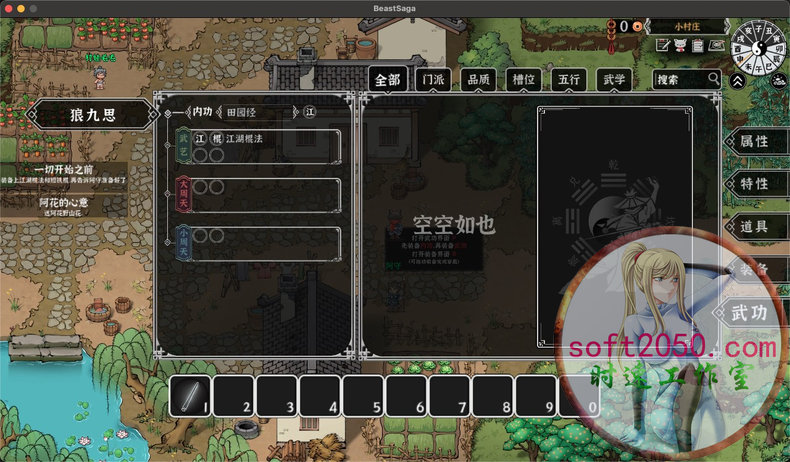This screenshot has height=462, width=790.
Task: Open the 阿花的心意 quest entry
Action: point(65,206)
